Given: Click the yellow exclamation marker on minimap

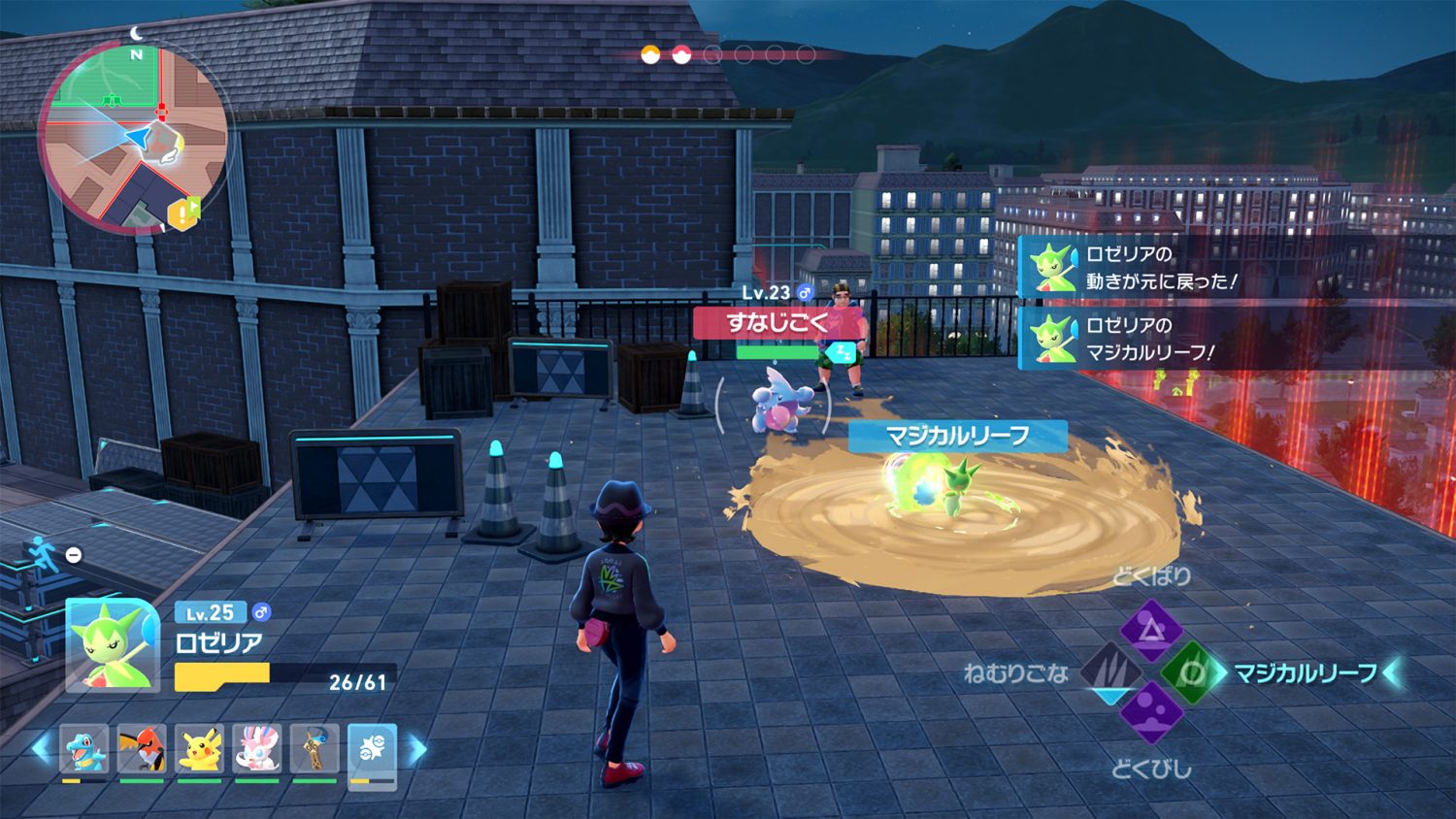Looking at the screenshot, I should (x=183, y=213).
